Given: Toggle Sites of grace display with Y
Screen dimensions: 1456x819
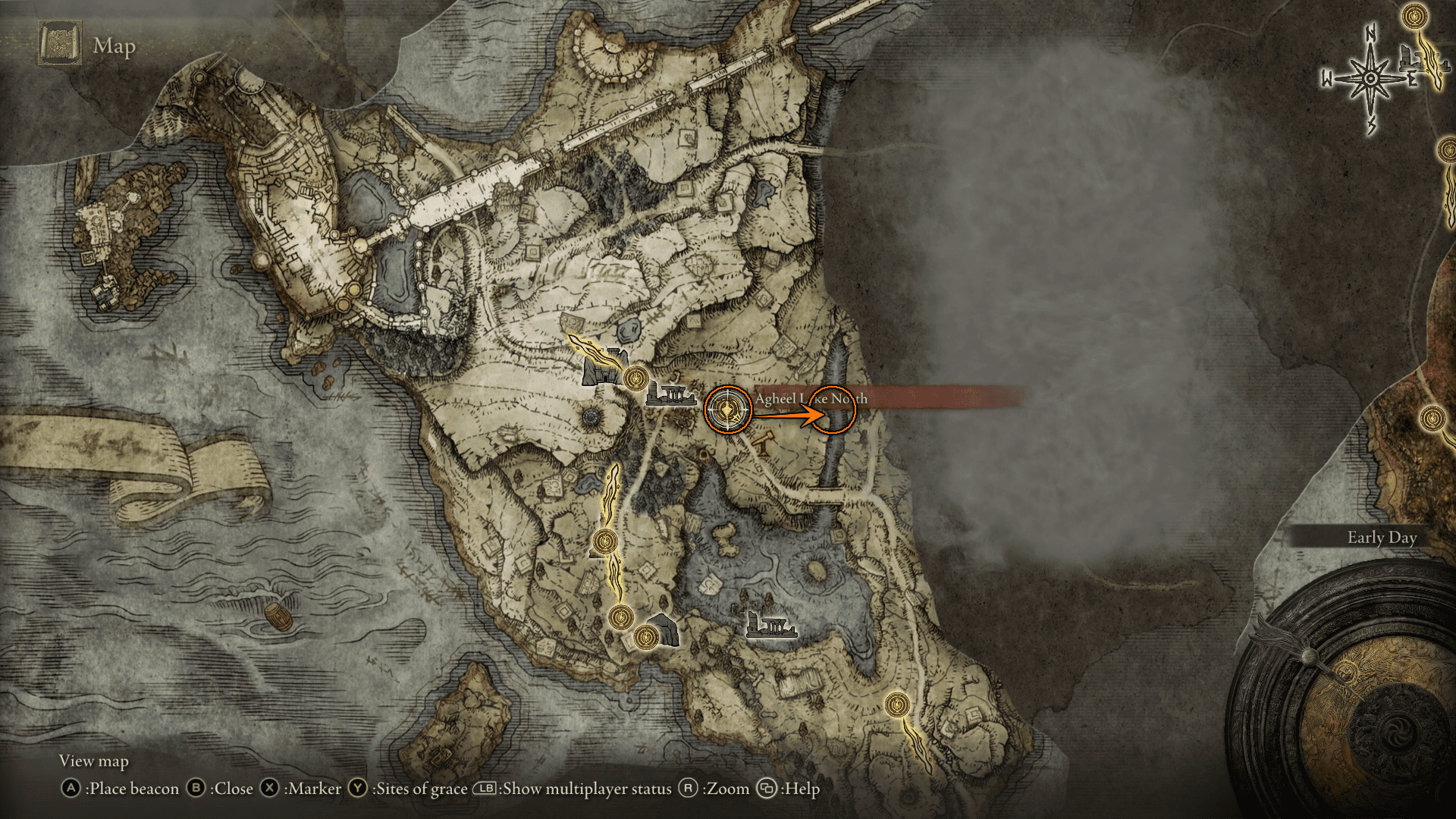Looking at the screenshot, I should 356,789.
